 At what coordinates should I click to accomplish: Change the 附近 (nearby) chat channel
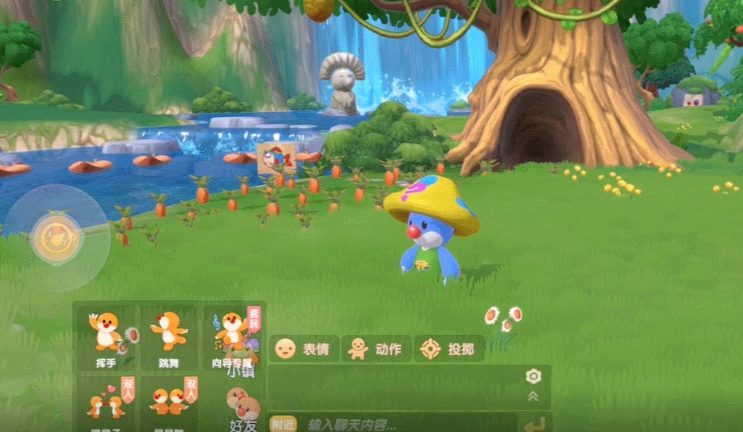point(284,424)
